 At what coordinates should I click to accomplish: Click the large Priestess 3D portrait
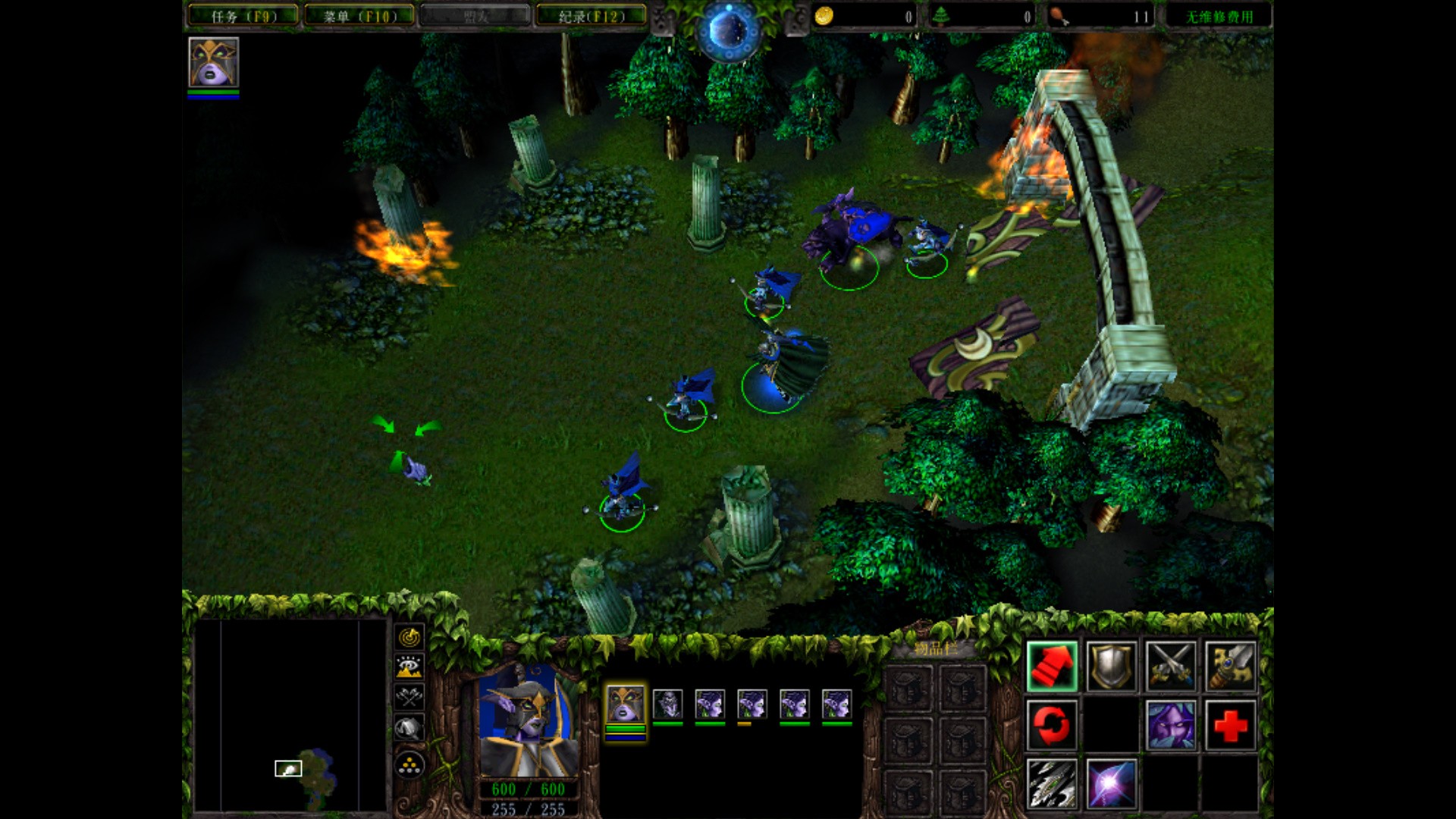coord(529,720)
